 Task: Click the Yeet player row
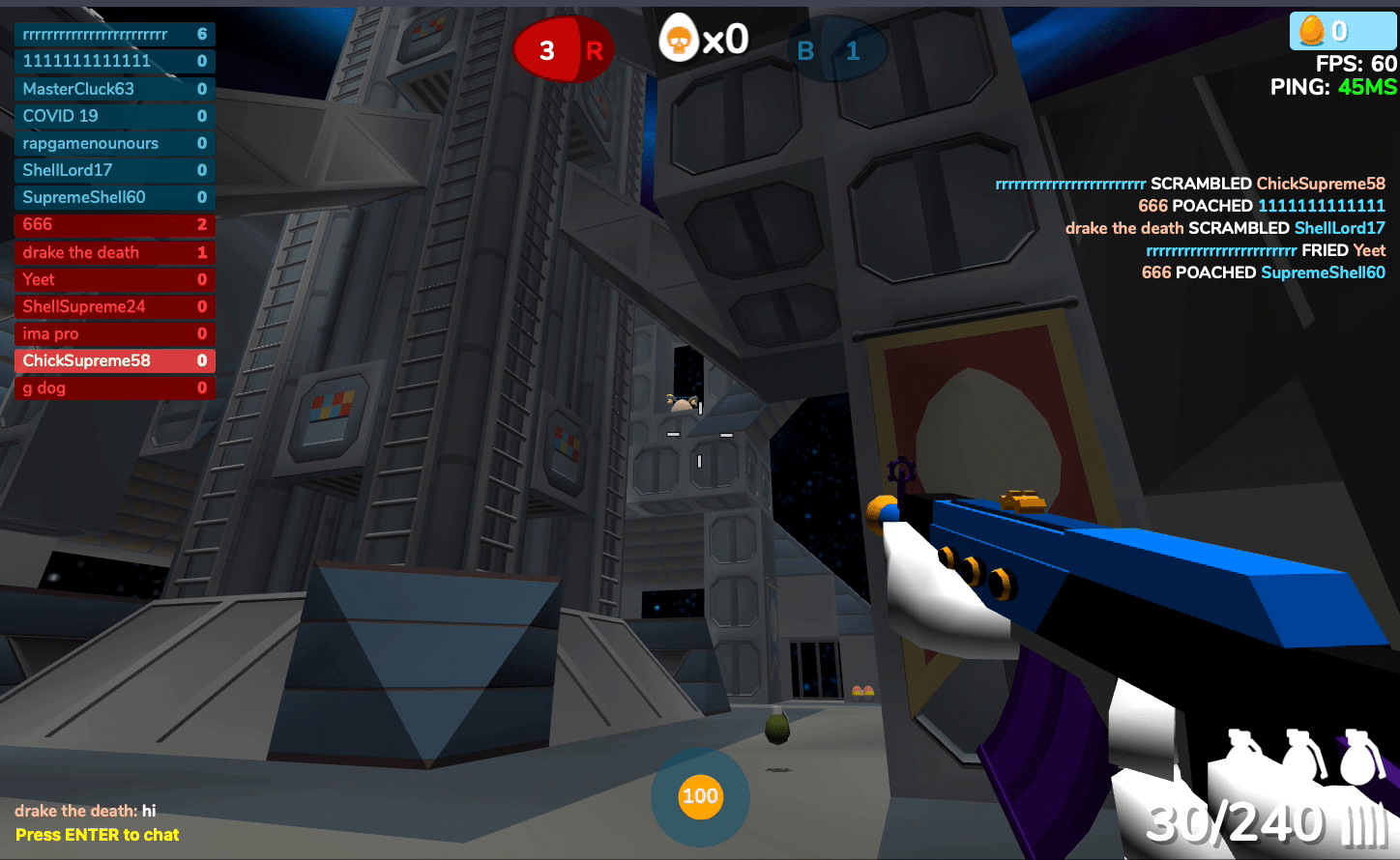(x=114, y=279)
